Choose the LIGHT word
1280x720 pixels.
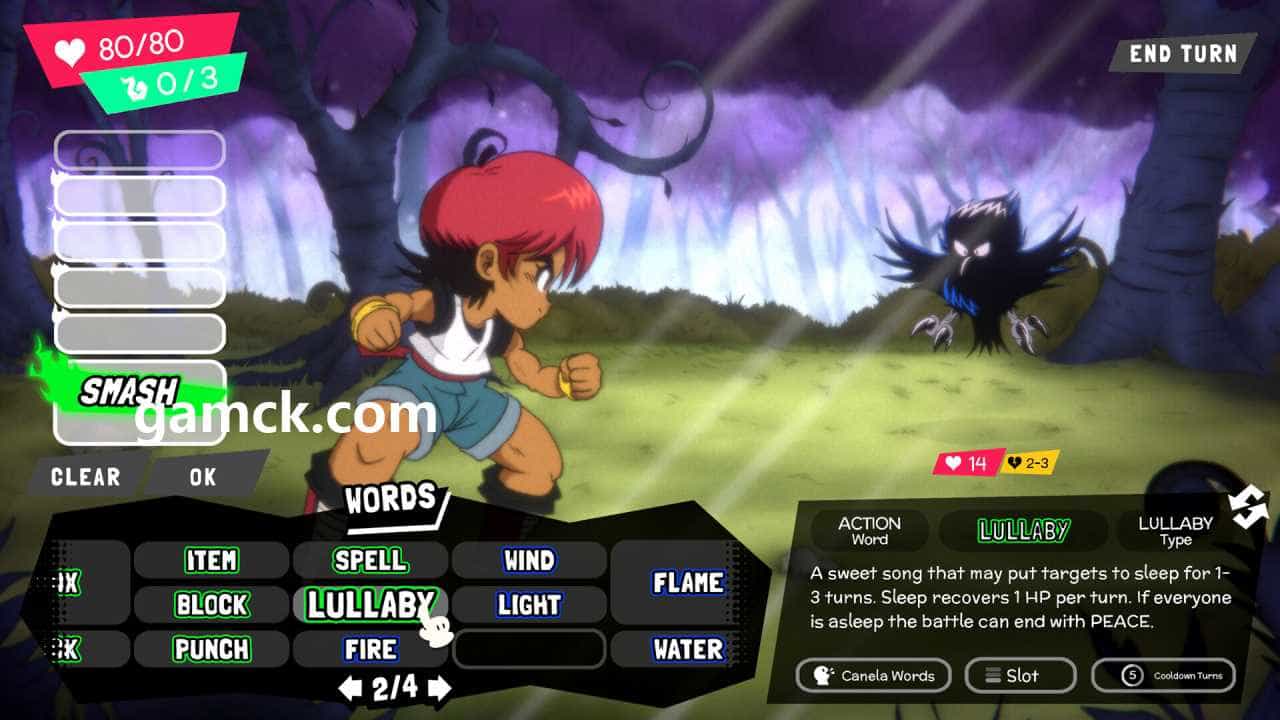529,604
